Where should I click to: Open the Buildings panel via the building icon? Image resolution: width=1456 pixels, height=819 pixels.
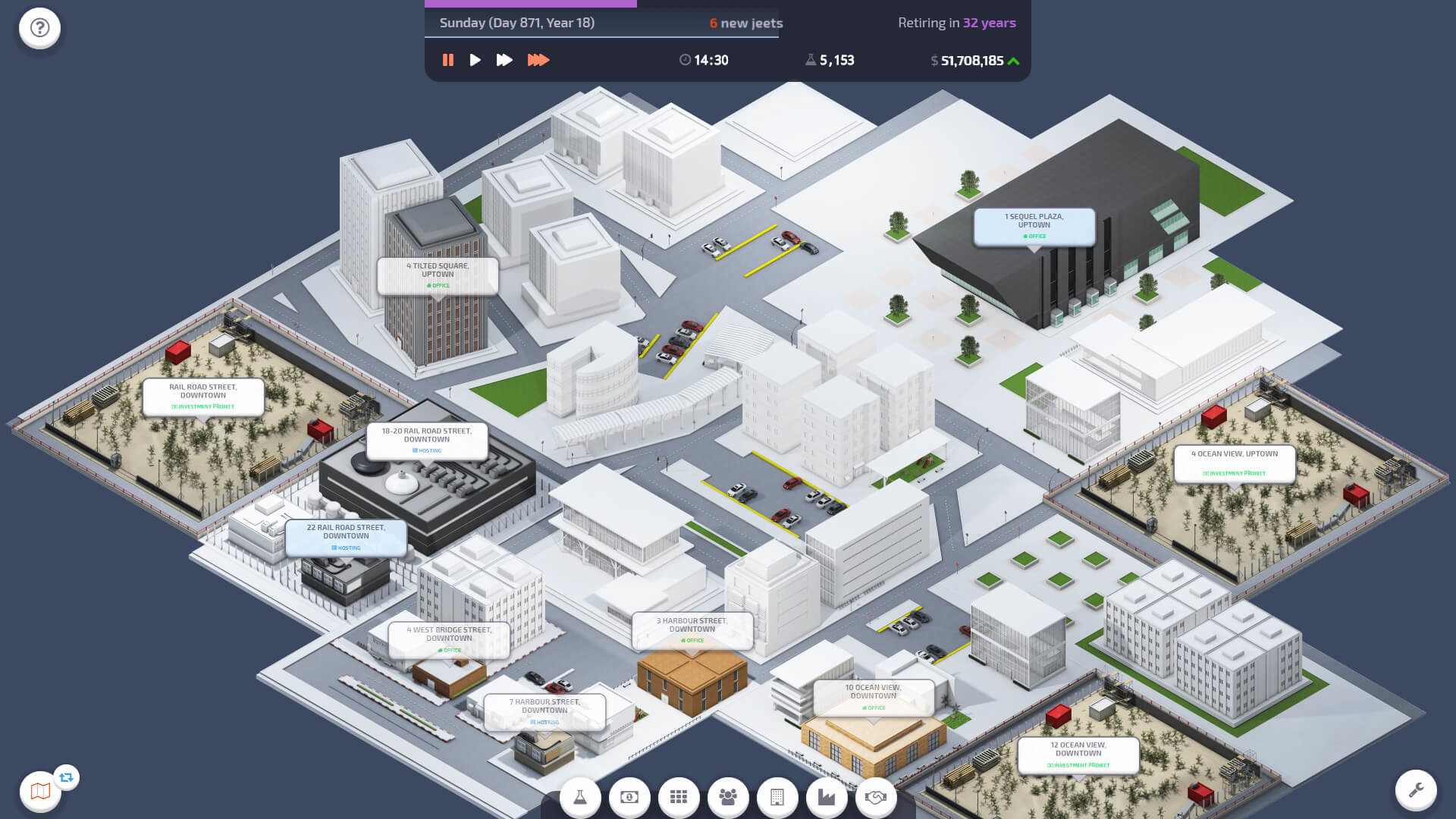(x=777, y=797)
